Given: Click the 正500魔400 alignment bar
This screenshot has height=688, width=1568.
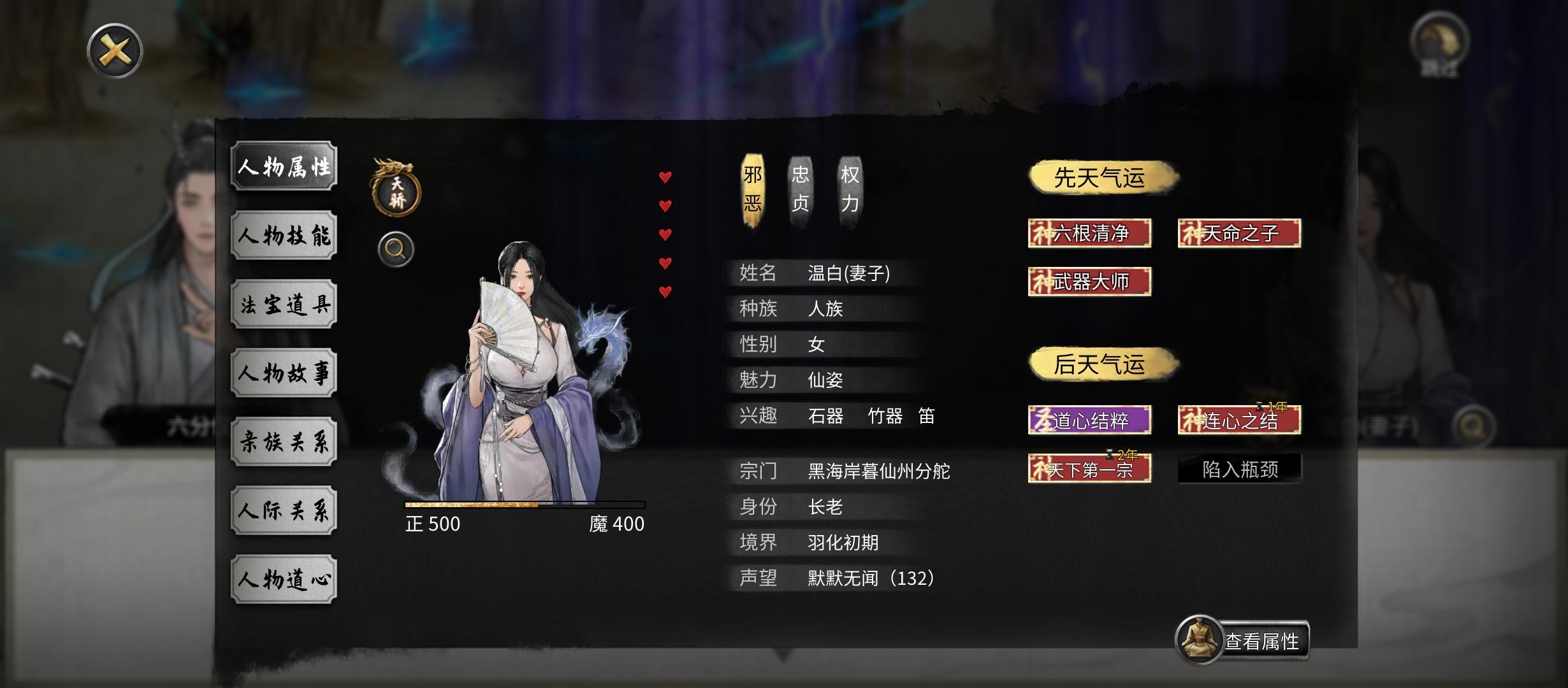Looking at the screenshot, I should coord(524,506).
